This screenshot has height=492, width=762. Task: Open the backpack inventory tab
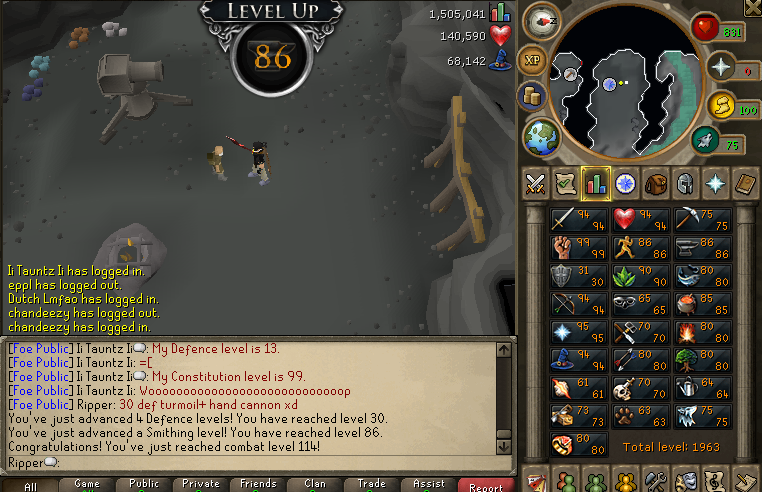656,184
